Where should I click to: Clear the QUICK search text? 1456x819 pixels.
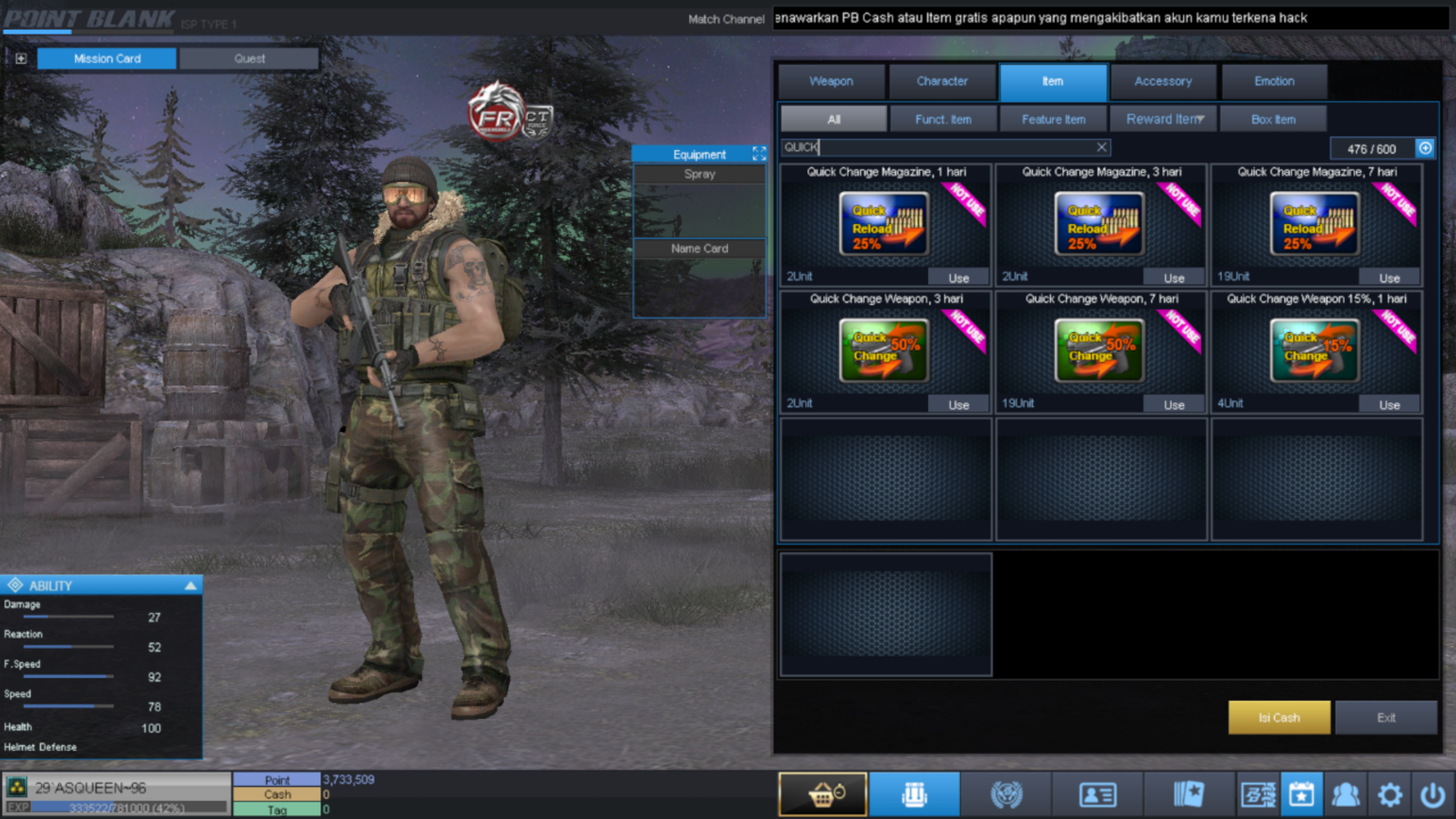[x=1101, y=147]
